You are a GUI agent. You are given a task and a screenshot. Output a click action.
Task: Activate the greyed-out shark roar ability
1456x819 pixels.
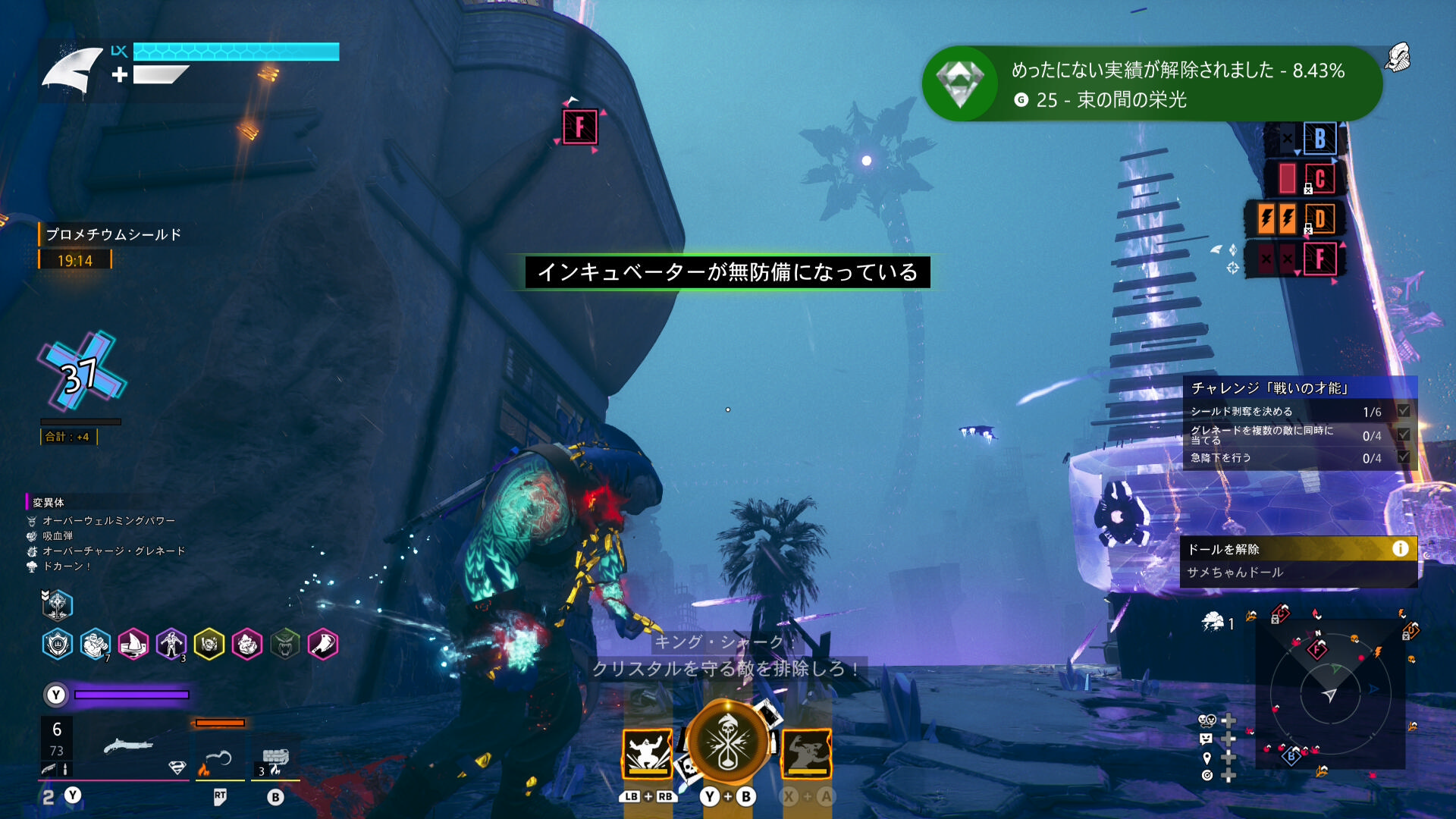click(x=806, y=754)
